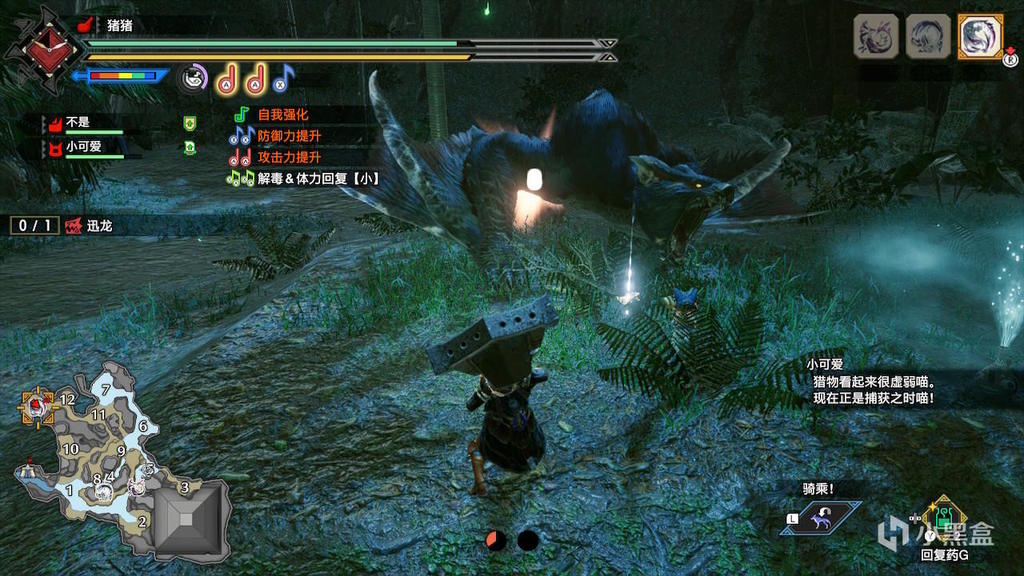Activate the 骑乘 palamute ride icon

coord(820,518)
